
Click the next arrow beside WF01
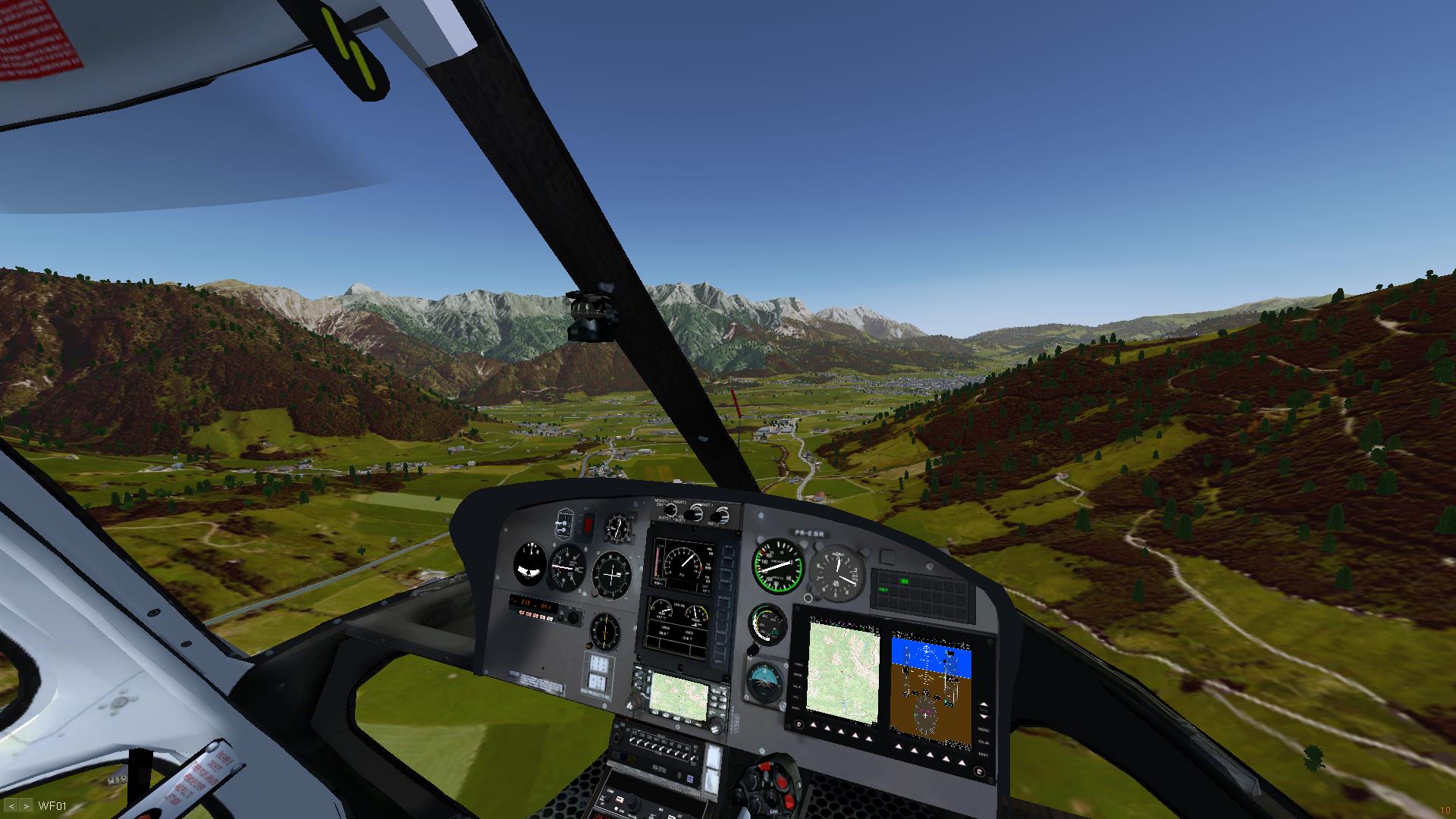click(27, 806)
